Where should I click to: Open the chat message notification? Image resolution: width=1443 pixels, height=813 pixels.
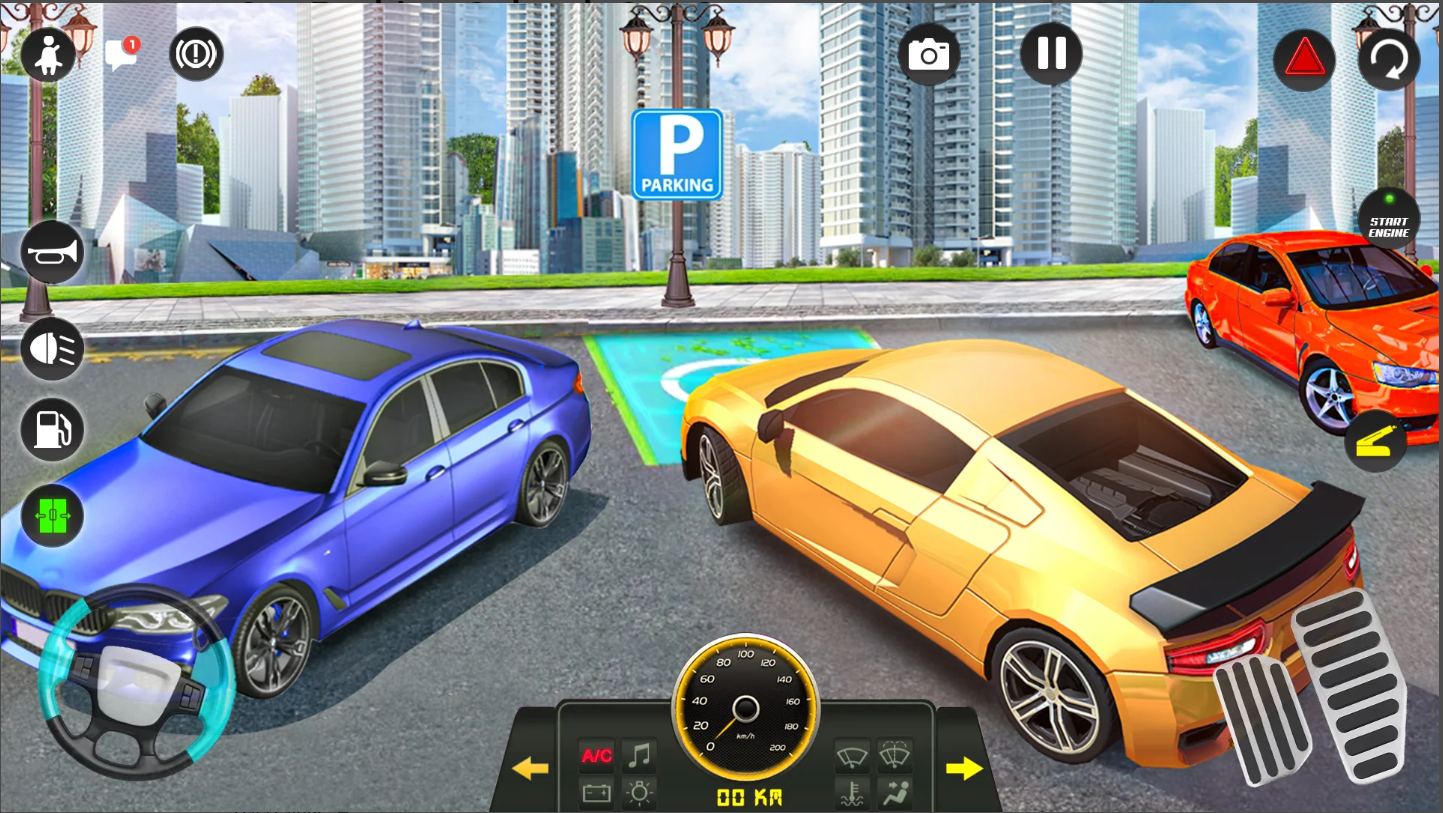[x=121, y=55]
